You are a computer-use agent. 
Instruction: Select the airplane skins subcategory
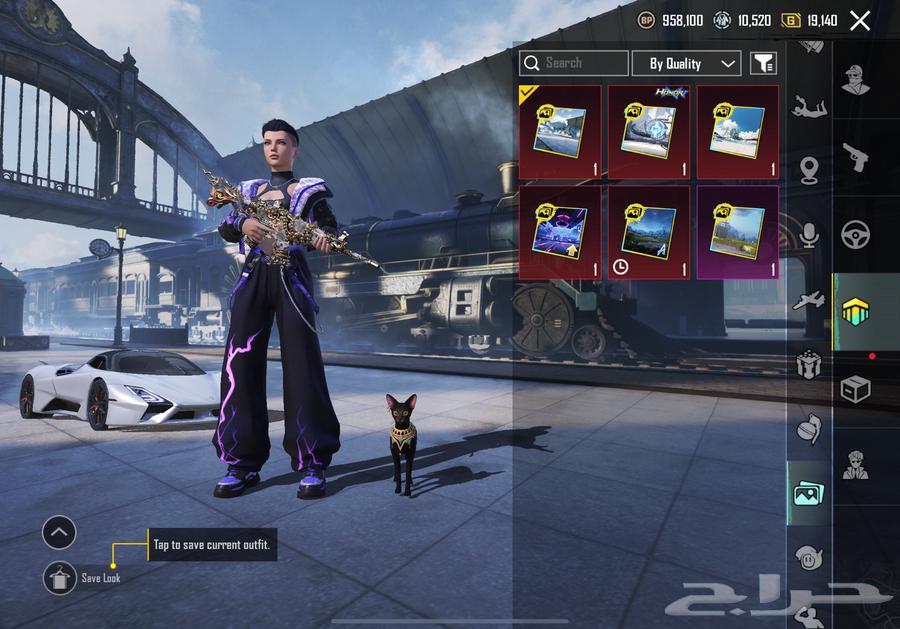tap(809, 301)
